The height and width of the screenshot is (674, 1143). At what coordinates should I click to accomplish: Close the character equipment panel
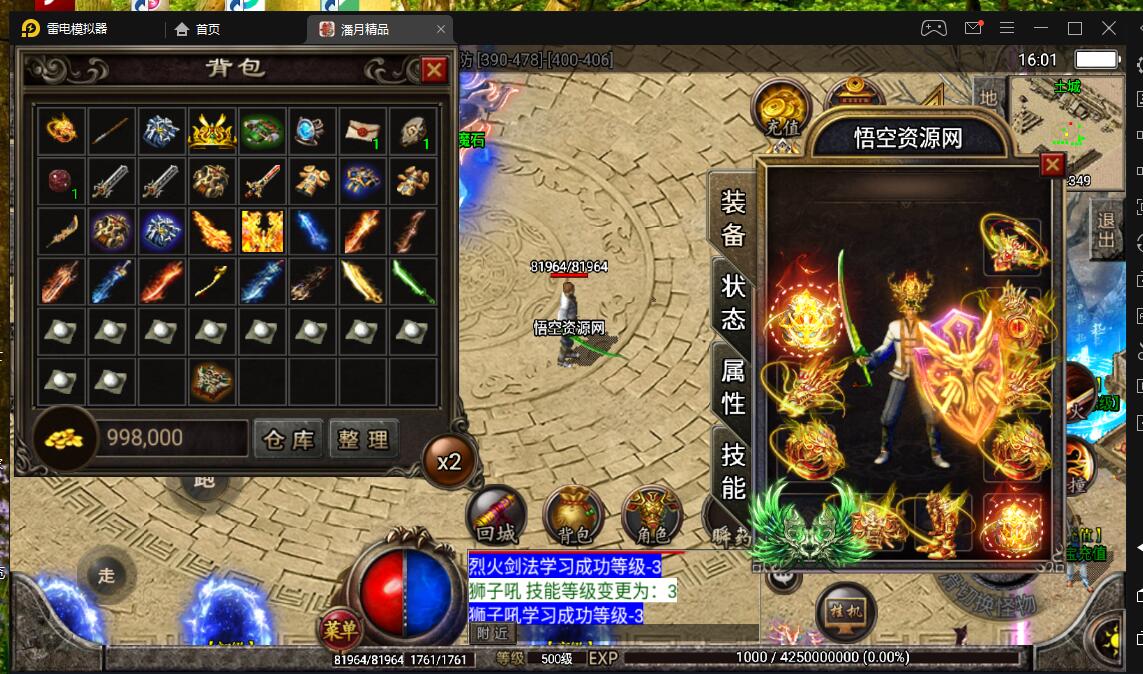pos(1052,165)
